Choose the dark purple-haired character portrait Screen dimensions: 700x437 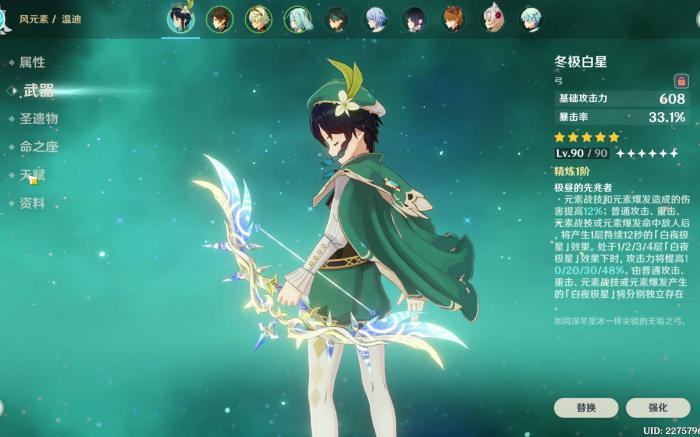click(414, 19)
